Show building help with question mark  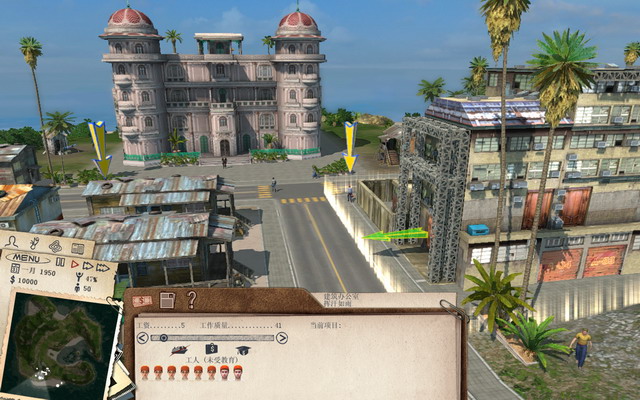191,298
